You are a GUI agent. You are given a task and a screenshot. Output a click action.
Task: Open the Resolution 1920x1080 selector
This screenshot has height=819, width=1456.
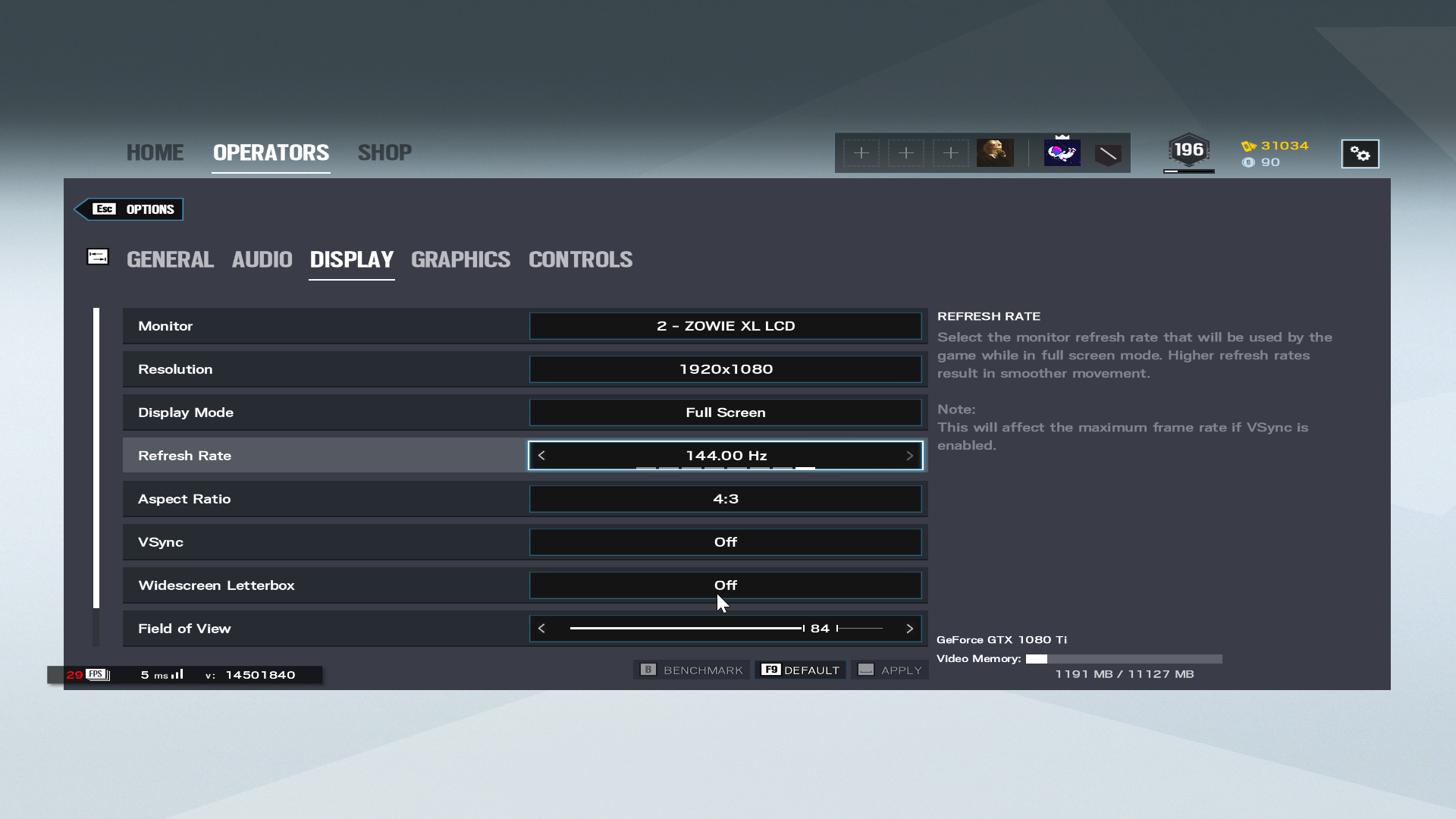[725, 369]
